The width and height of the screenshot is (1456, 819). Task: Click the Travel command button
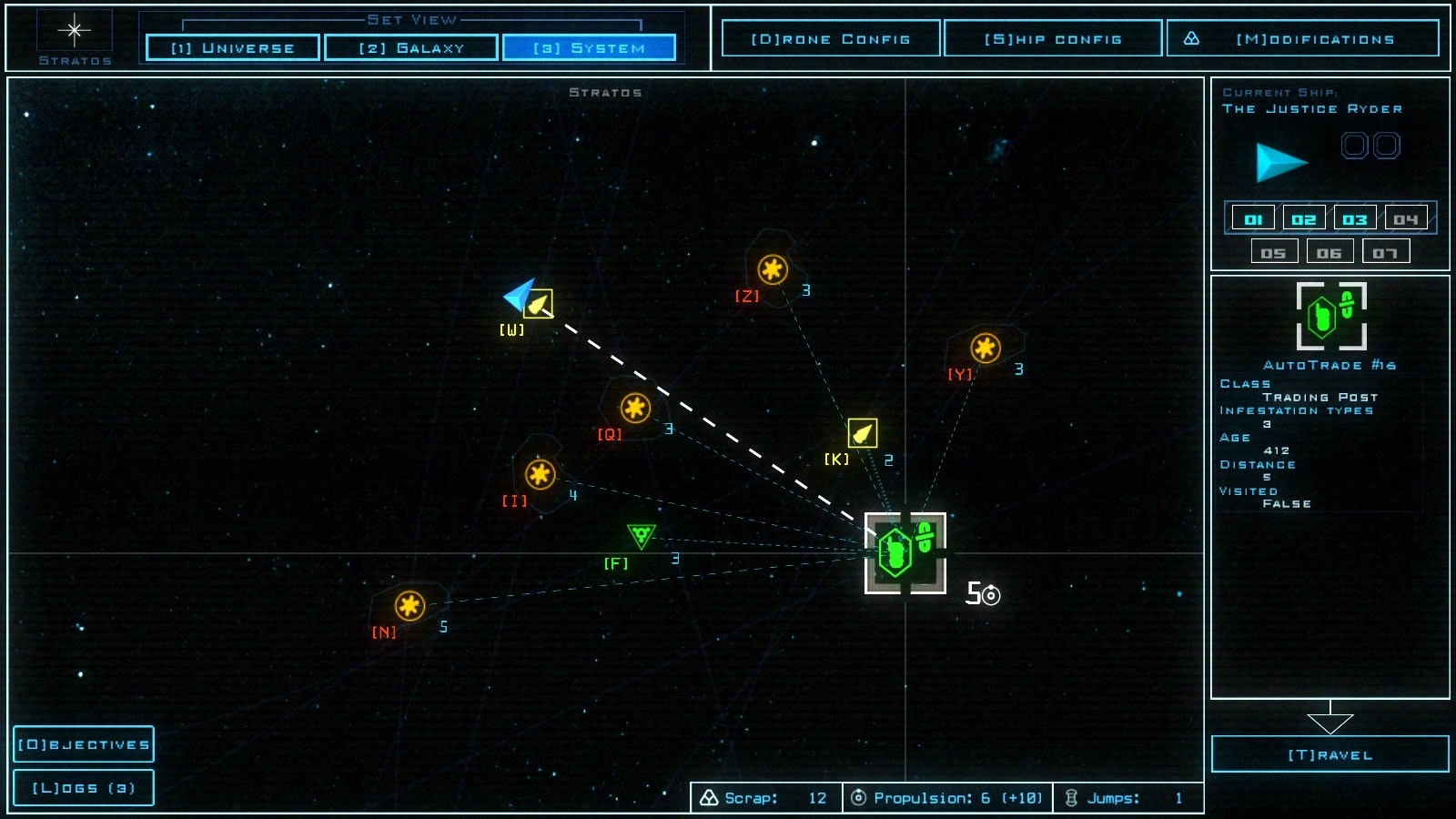click(1330, 753)
